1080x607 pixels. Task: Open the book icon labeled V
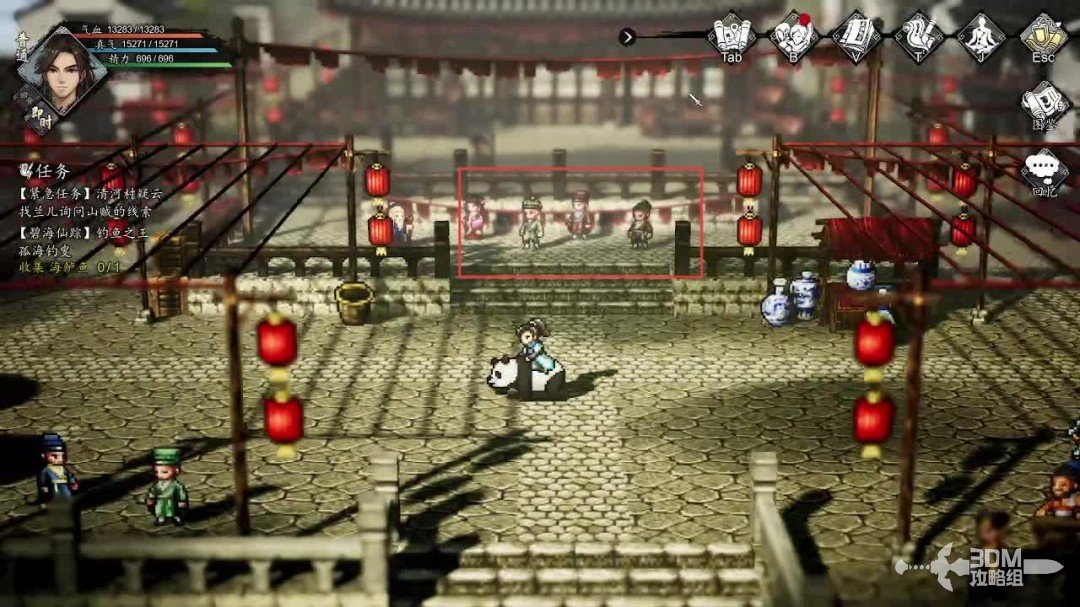click(856, 36)
